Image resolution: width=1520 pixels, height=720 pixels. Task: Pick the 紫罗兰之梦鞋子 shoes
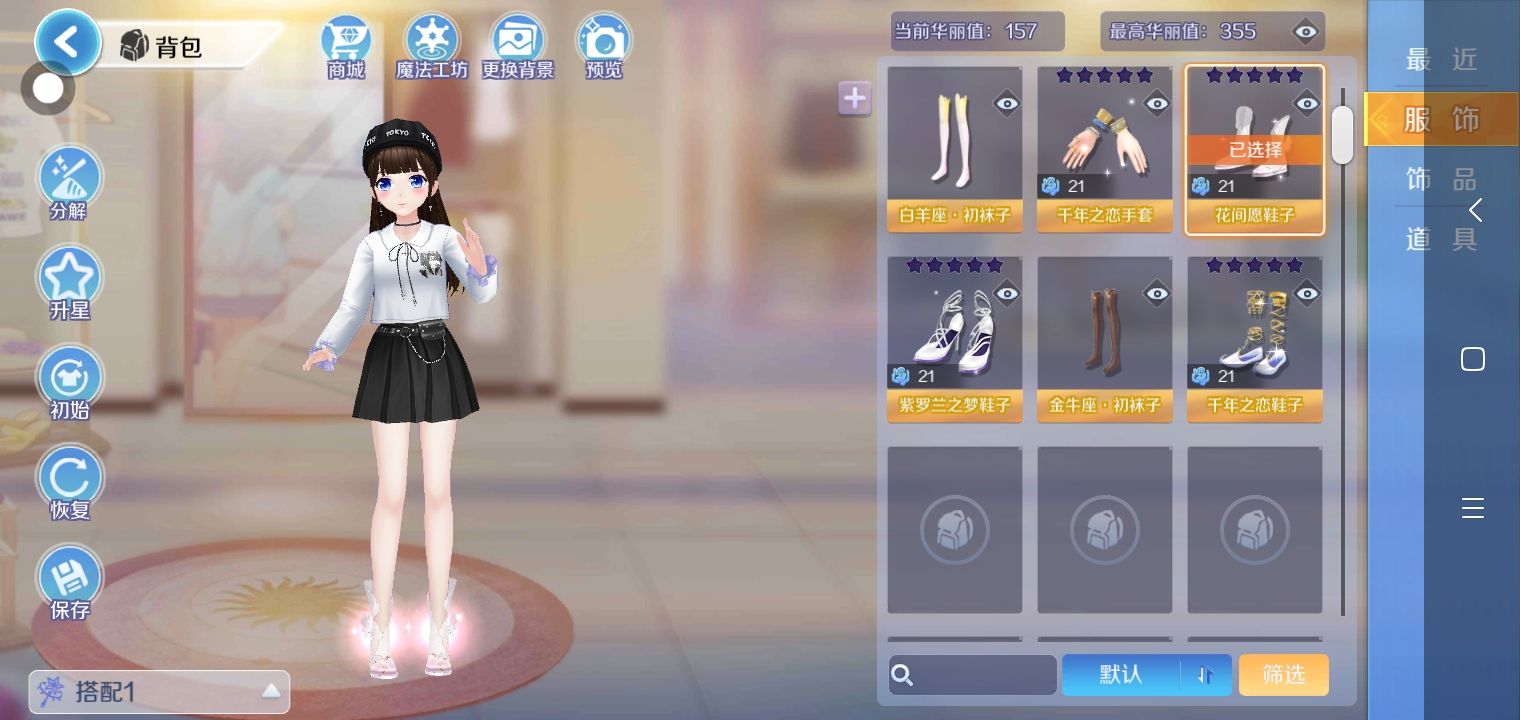955,338
